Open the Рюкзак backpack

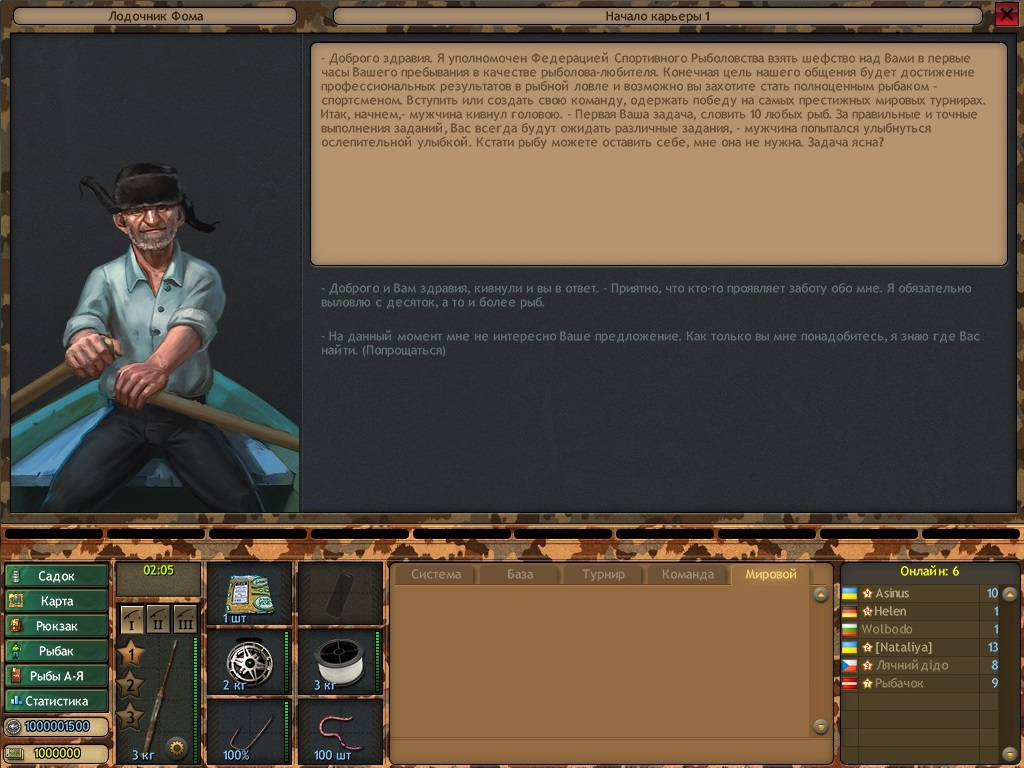(57, 626)
